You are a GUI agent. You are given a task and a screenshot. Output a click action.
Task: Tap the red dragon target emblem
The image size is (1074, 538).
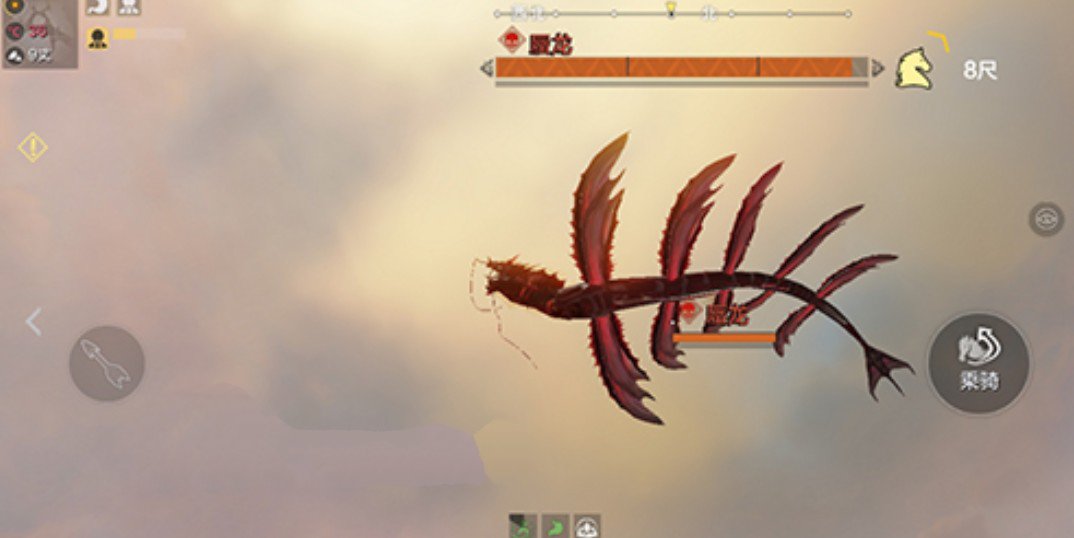(512, 41)
